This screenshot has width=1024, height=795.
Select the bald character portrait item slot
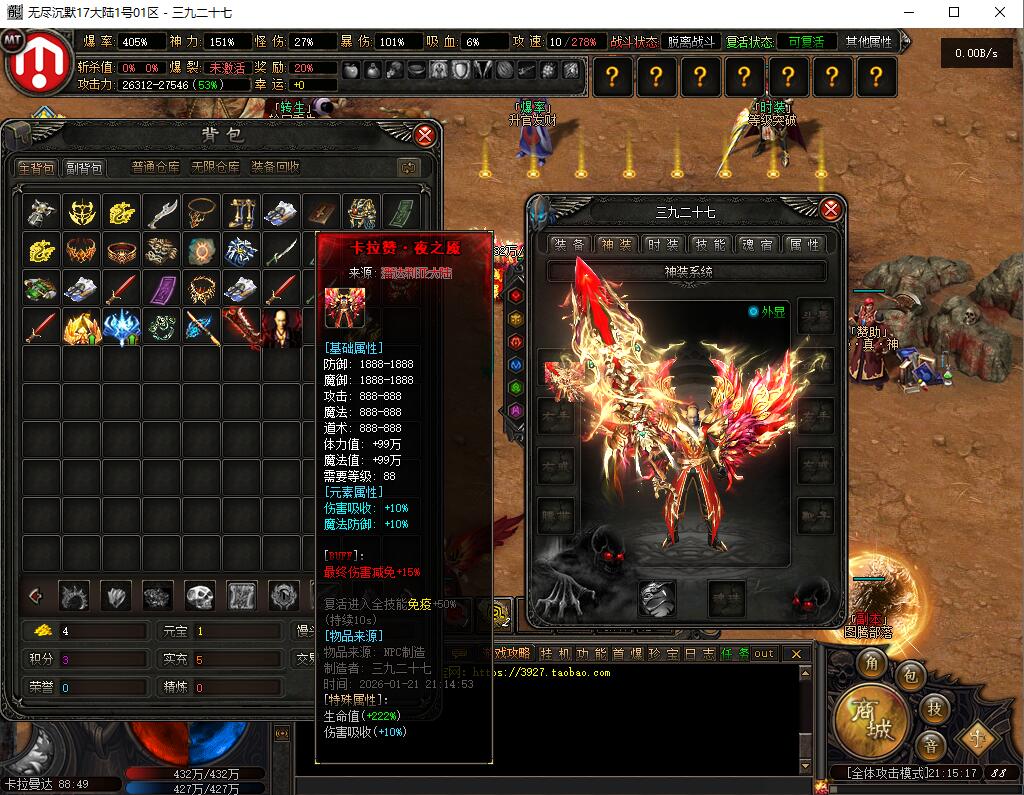coord(282,326)
